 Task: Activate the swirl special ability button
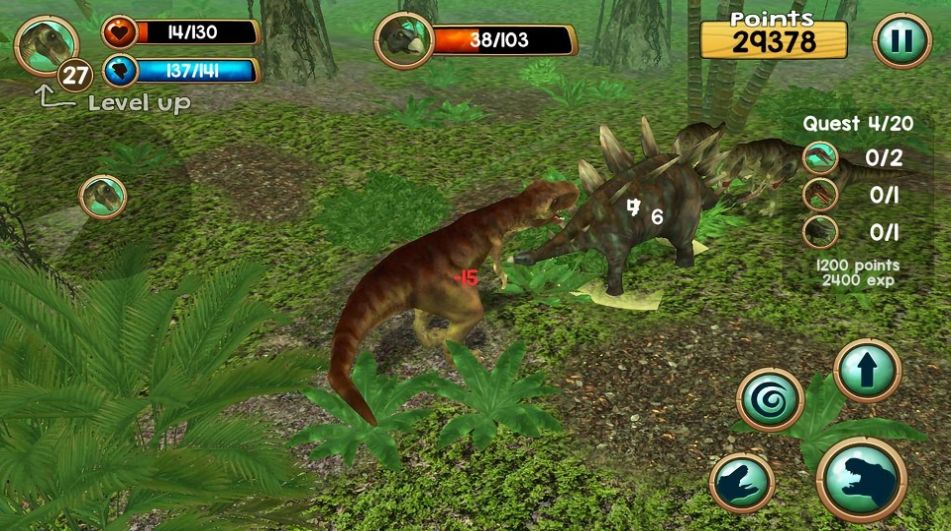[770, 400]
